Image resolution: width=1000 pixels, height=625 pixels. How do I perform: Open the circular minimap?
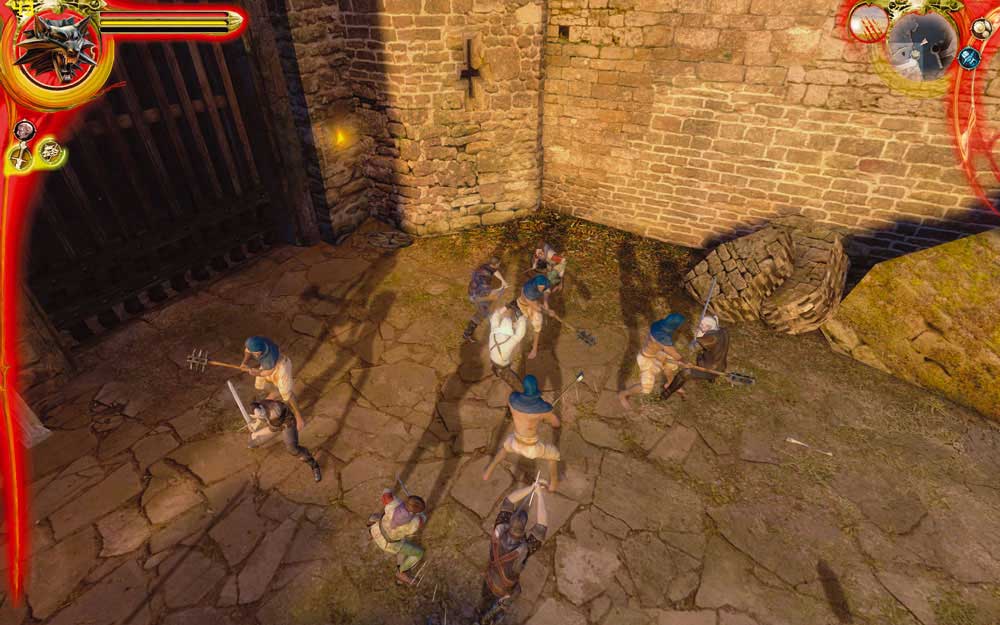tap(921, 46)
